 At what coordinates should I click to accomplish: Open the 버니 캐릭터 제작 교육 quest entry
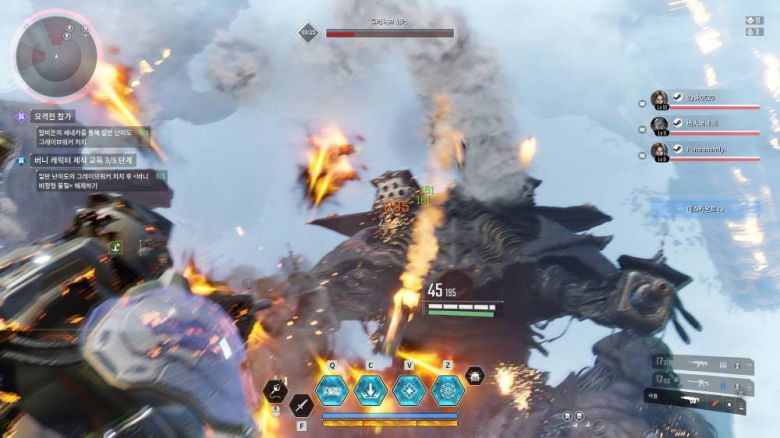84,159
